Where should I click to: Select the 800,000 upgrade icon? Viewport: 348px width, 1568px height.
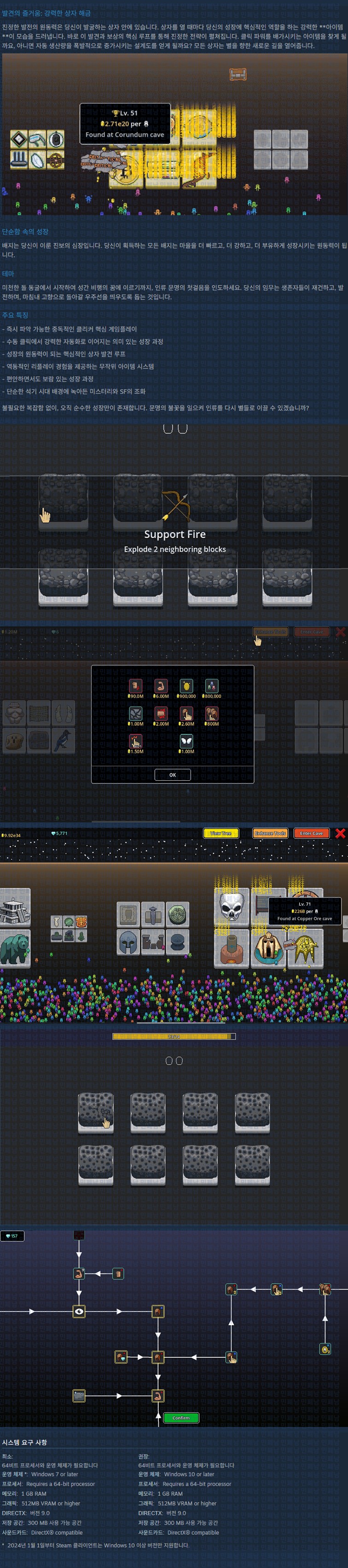[x=212, y=685]
